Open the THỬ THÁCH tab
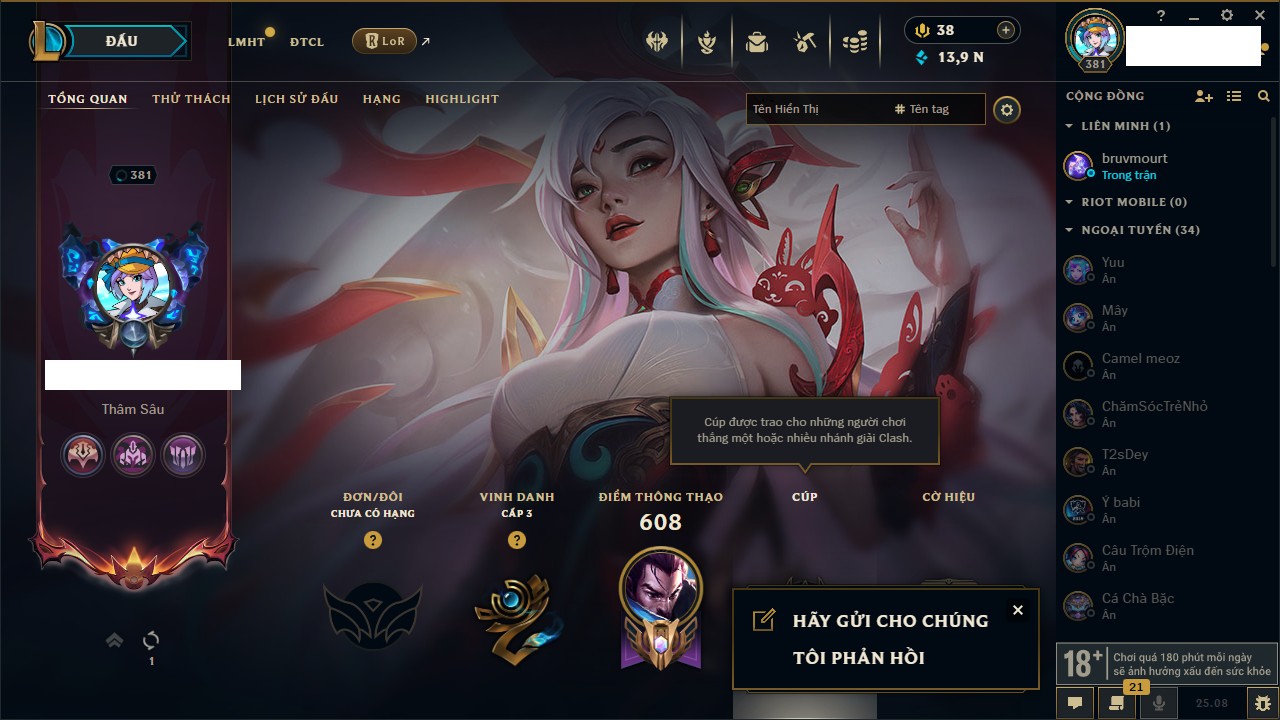The image size is (1280, 720). tap(191, 99)
